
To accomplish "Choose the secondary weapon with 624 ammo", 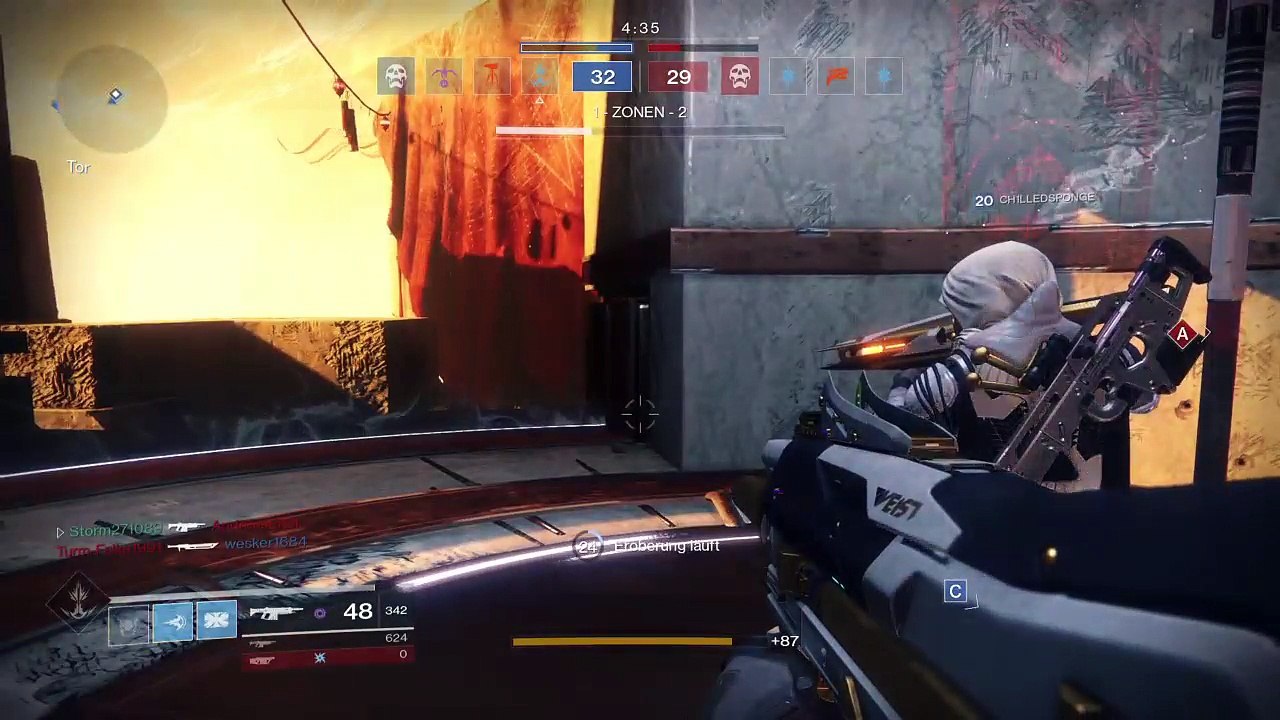I will pos(263,641).
